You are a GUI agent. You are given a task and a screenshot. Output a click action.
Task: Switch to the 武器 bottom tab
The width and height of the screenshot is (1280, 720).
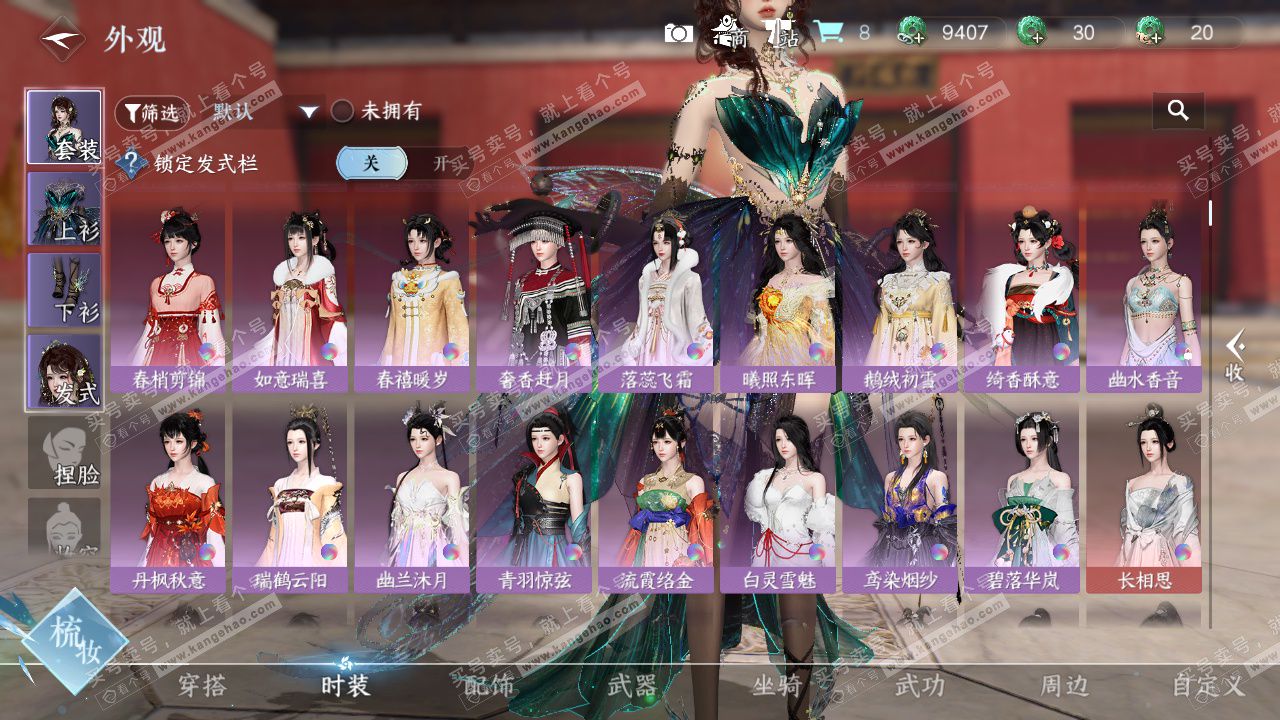coord(633,686)
